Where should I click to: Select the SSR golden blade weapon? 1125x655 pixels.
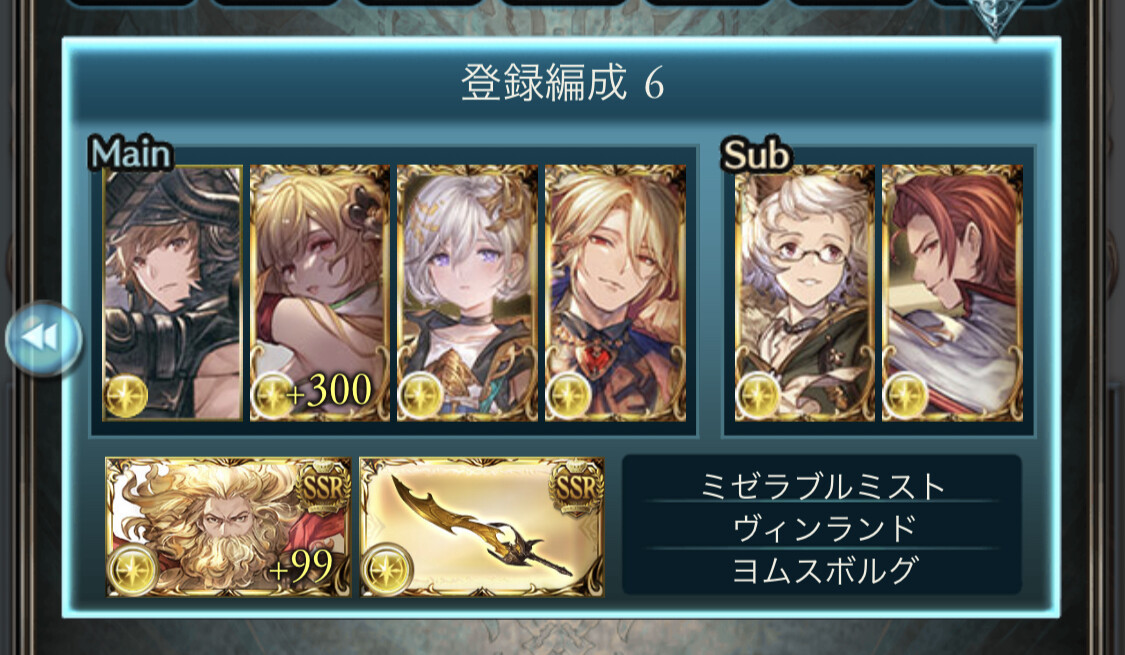482,527
